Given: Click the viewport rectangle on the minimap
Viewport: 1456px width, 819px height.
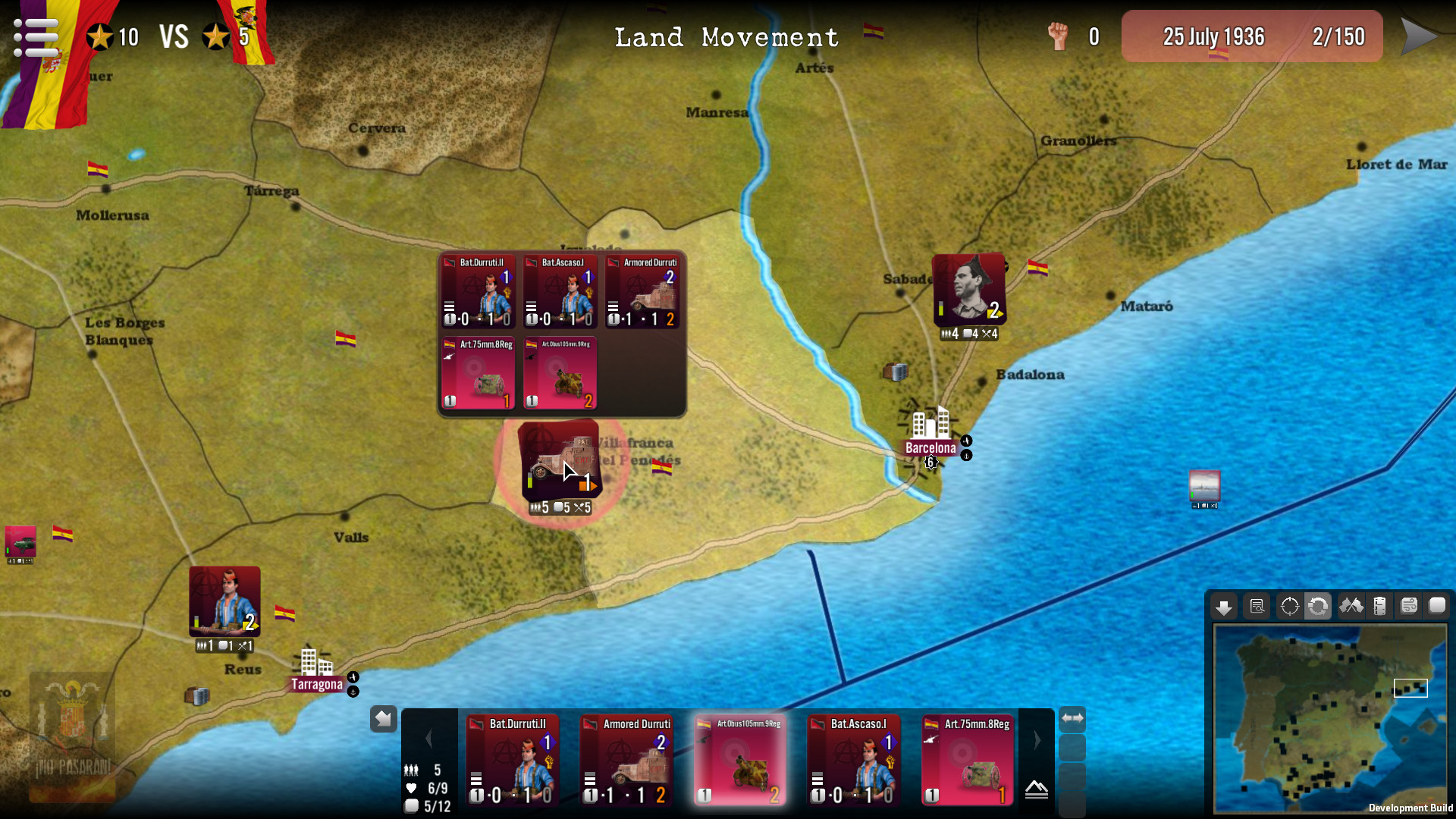Looking at the screenshot, I should (1410, 688).
